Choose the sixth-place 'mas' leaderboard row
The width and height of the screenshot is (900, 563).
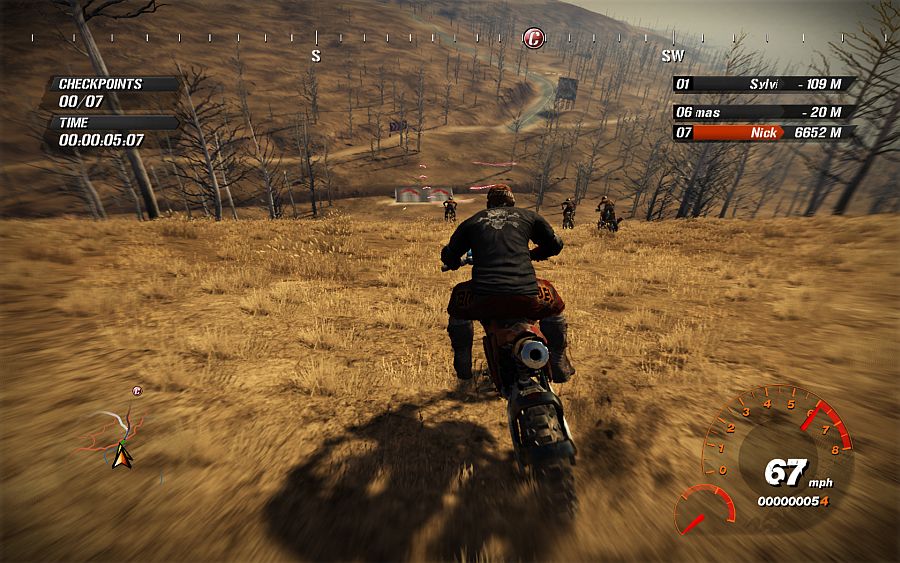tap(762, 112)
